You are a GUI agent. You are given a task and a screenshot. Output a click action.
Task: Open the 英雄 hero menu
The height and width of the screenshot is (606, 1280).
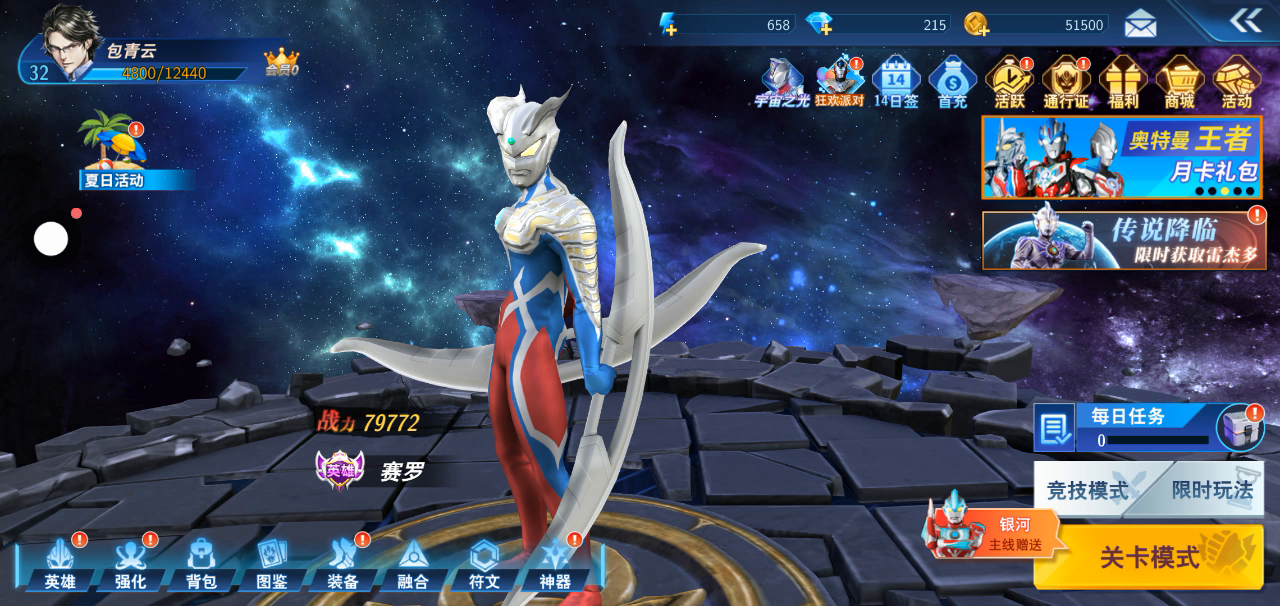[60, 565]
